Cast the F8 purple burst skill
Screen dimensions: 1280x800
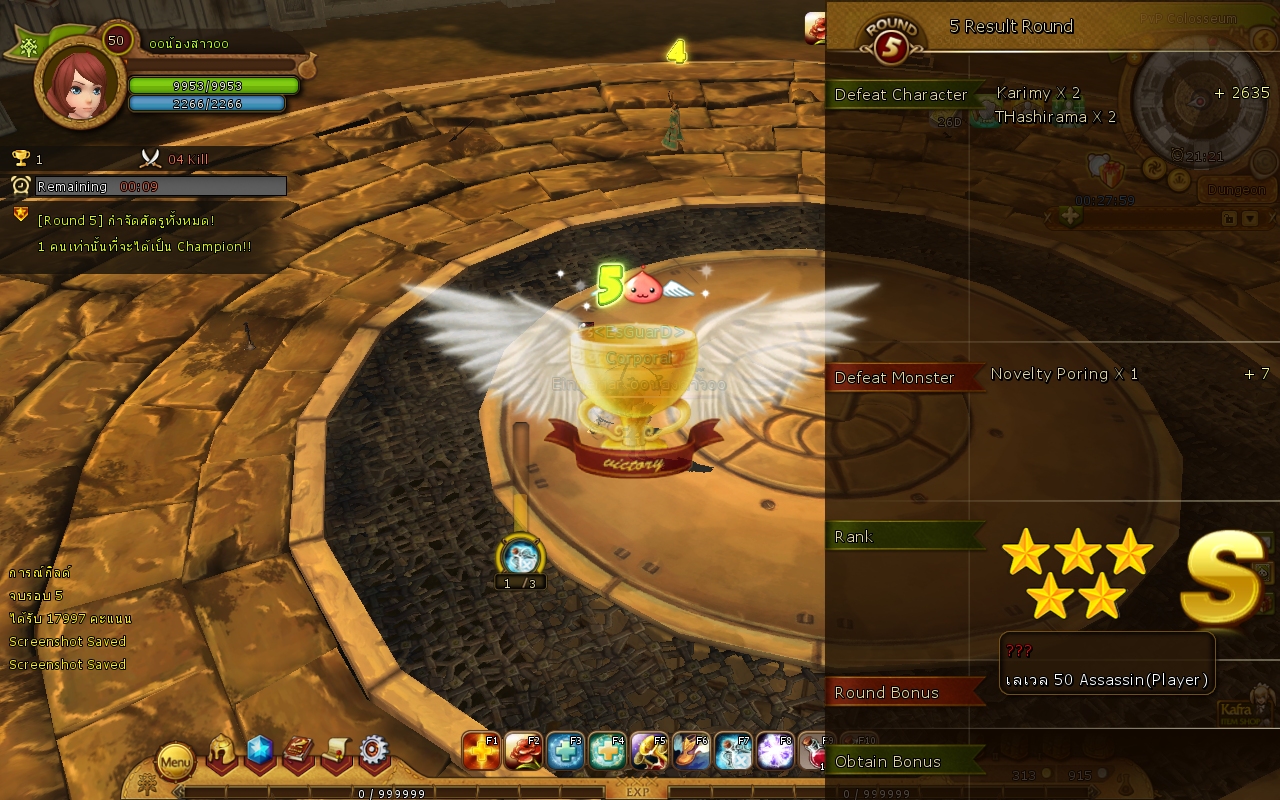coord(775,751)
